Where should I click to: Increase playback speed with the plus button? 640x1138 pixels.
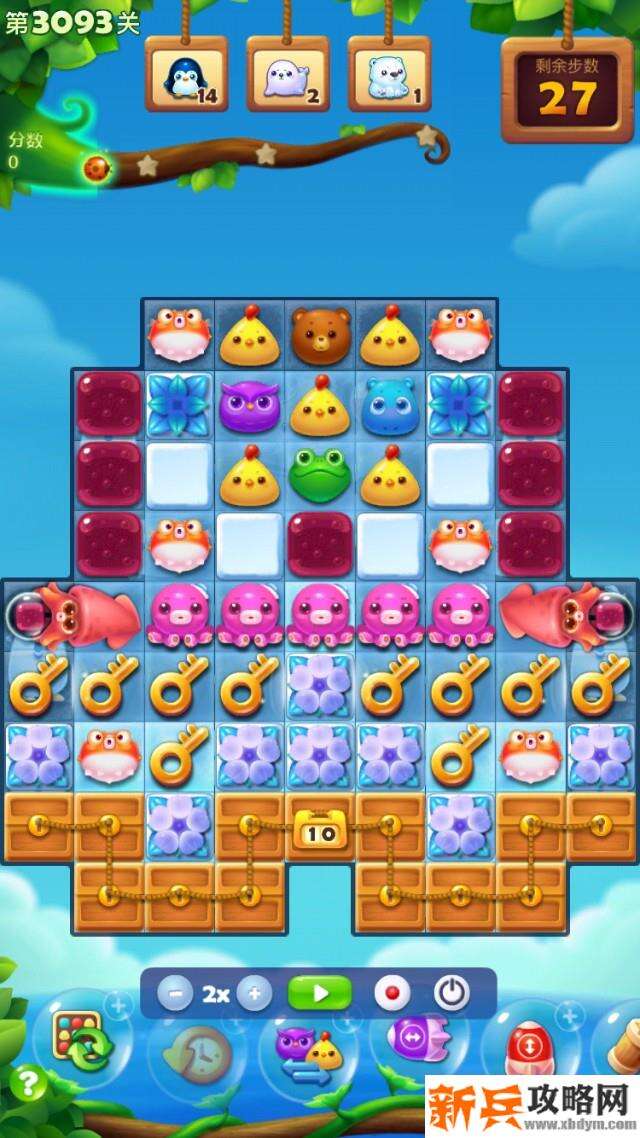pyautogui.click(x=254, y=994)
